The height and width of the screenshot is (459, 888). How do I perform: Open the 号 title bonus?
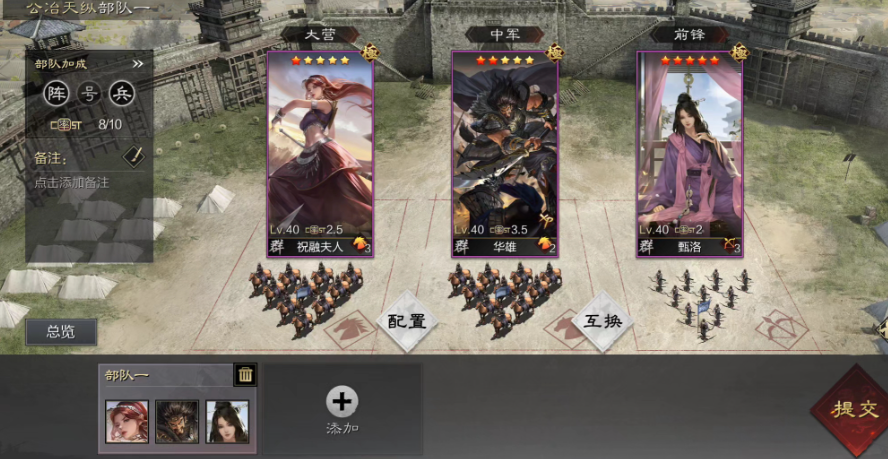point(89,94)
